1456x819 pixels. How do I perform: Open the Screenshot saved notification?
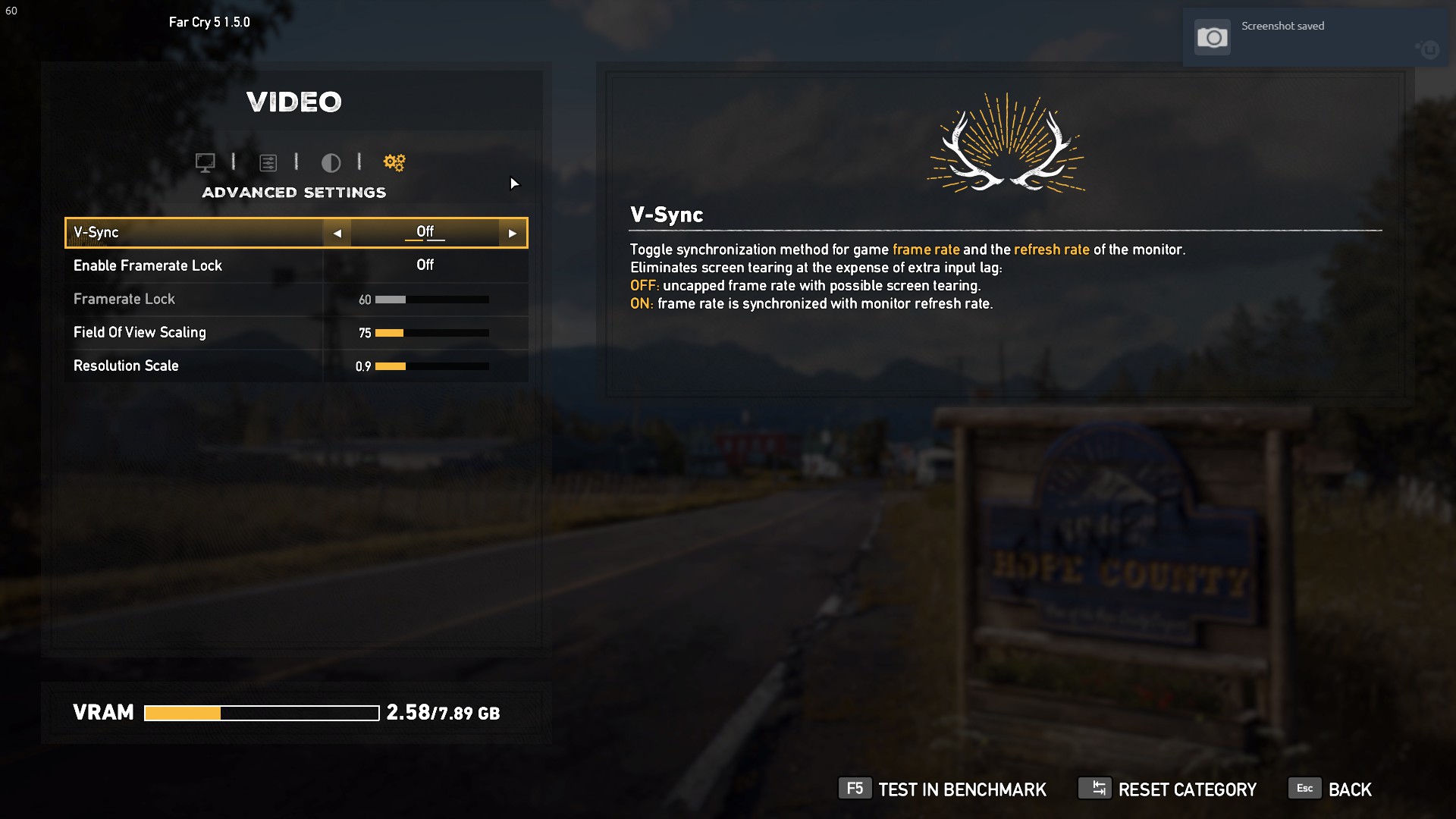(1297, 37)
